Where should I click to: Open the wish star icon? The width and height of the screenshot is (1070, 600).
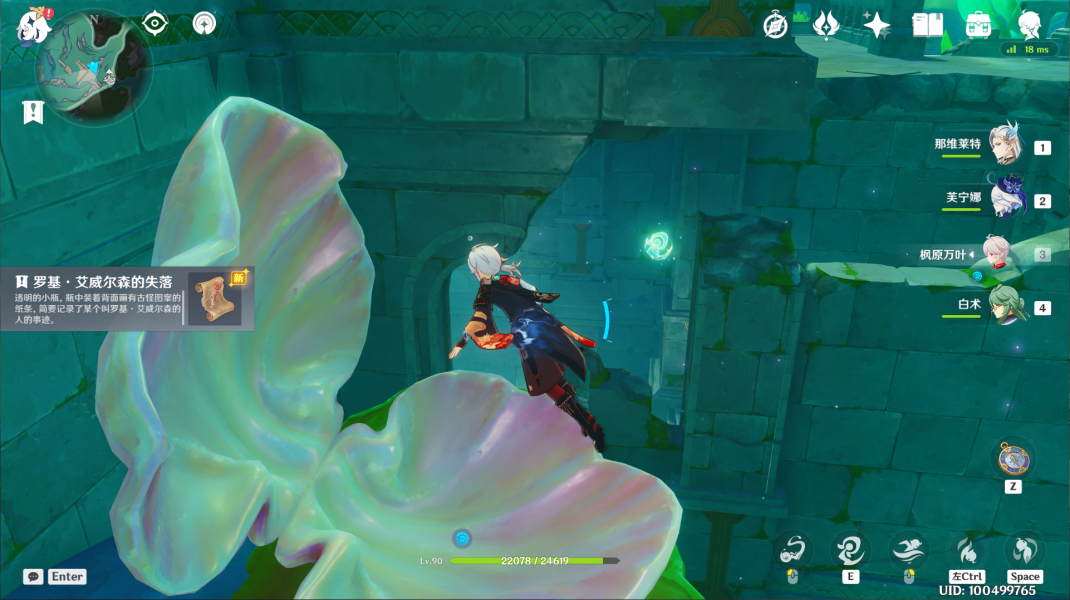coord(877,25)
